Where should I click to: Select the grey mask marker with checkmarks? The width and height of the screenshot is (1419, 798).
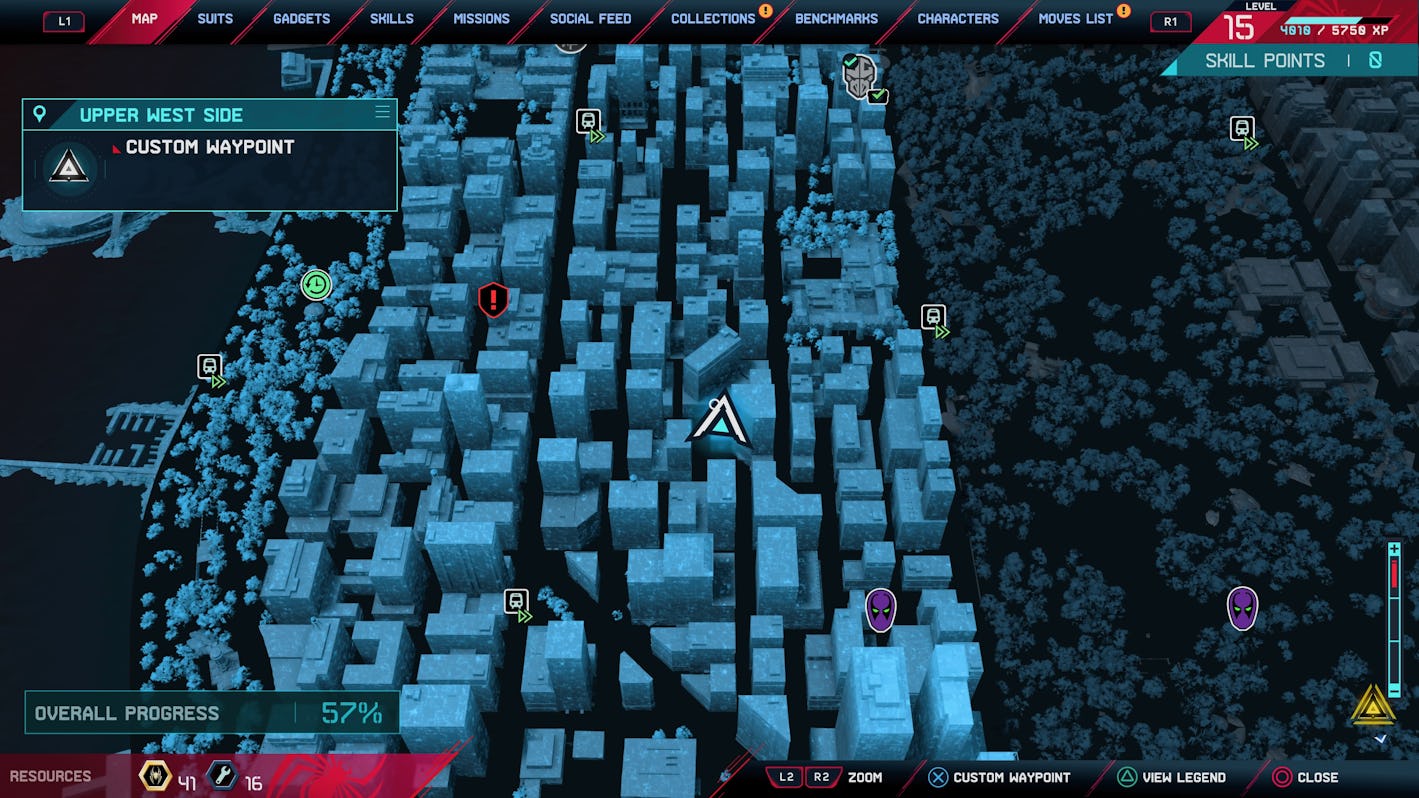click(x=860, y=77)
